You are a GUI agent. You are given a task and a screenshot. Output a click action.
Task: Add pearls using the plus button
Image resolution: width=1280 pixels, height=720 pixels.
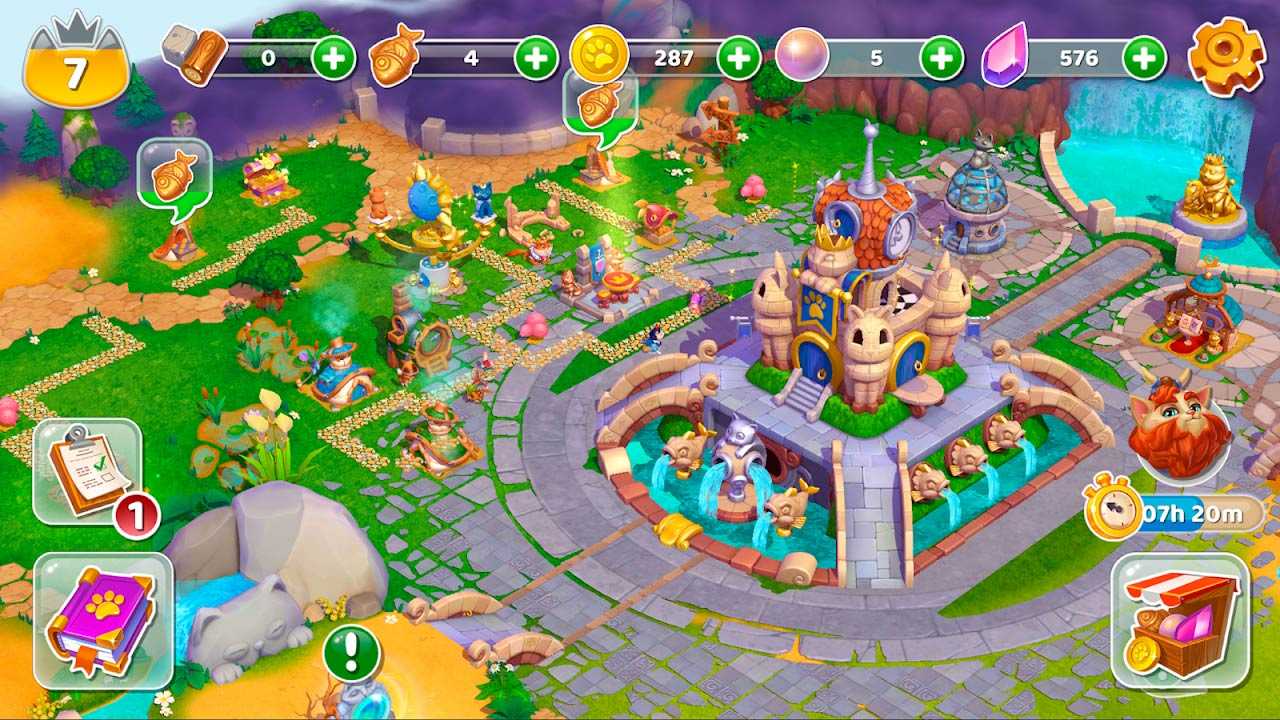pyautogui.click(x=941, y=58)
